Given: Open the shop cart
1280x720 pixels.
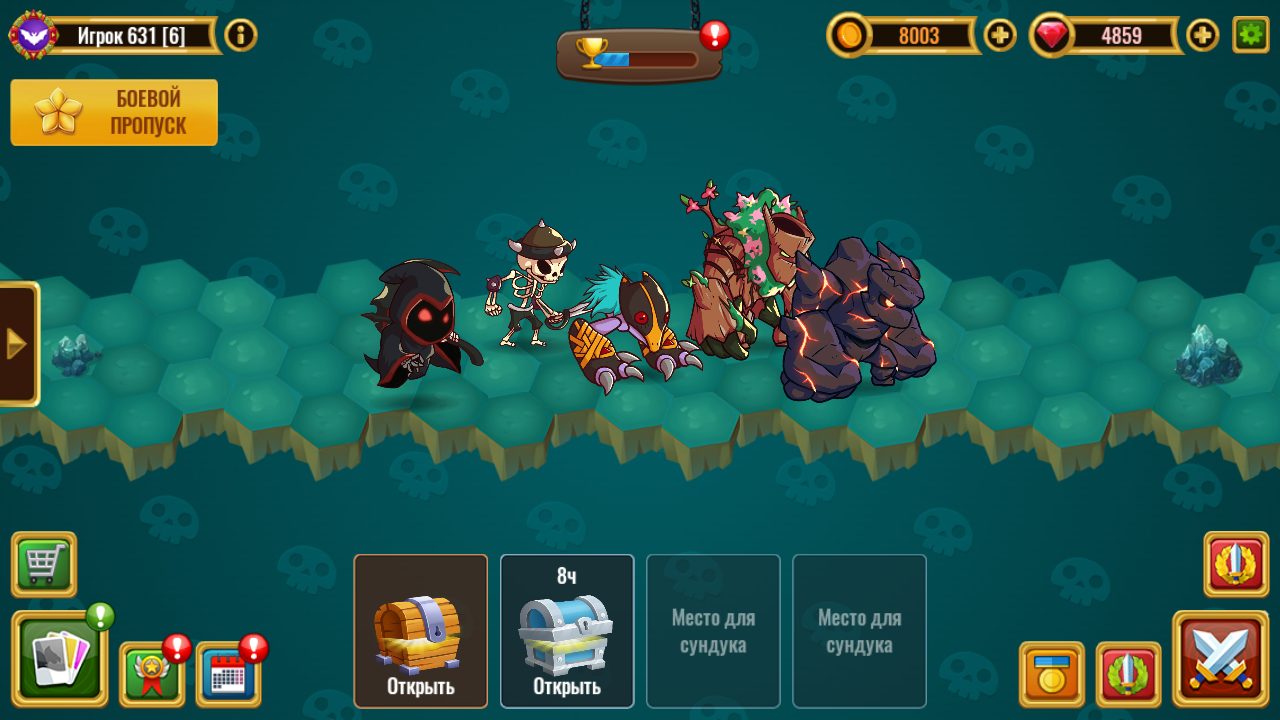Looking at the screenshot, I should [x=42, y=565].
